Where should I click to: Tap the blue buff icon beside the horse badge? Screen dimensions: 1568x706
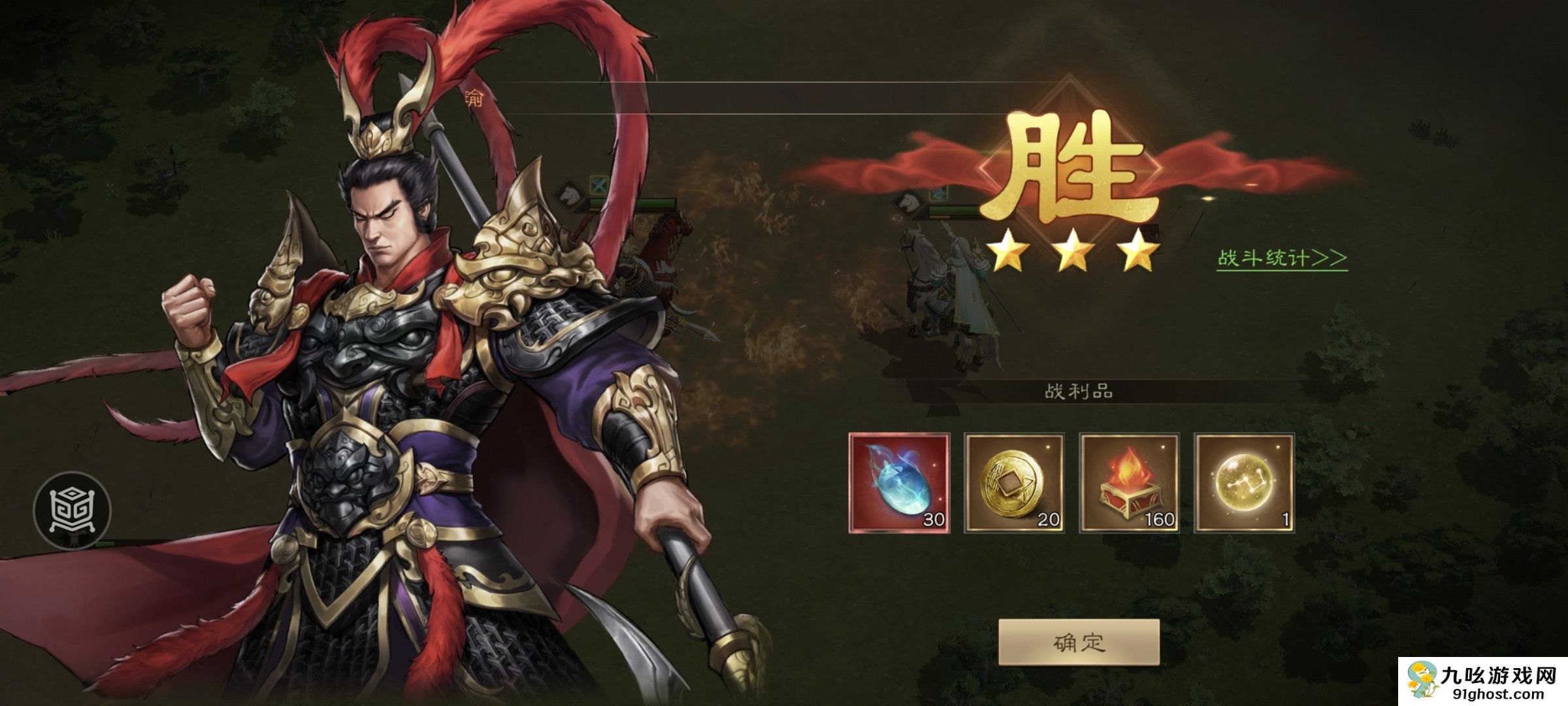[x=939, y=194]
